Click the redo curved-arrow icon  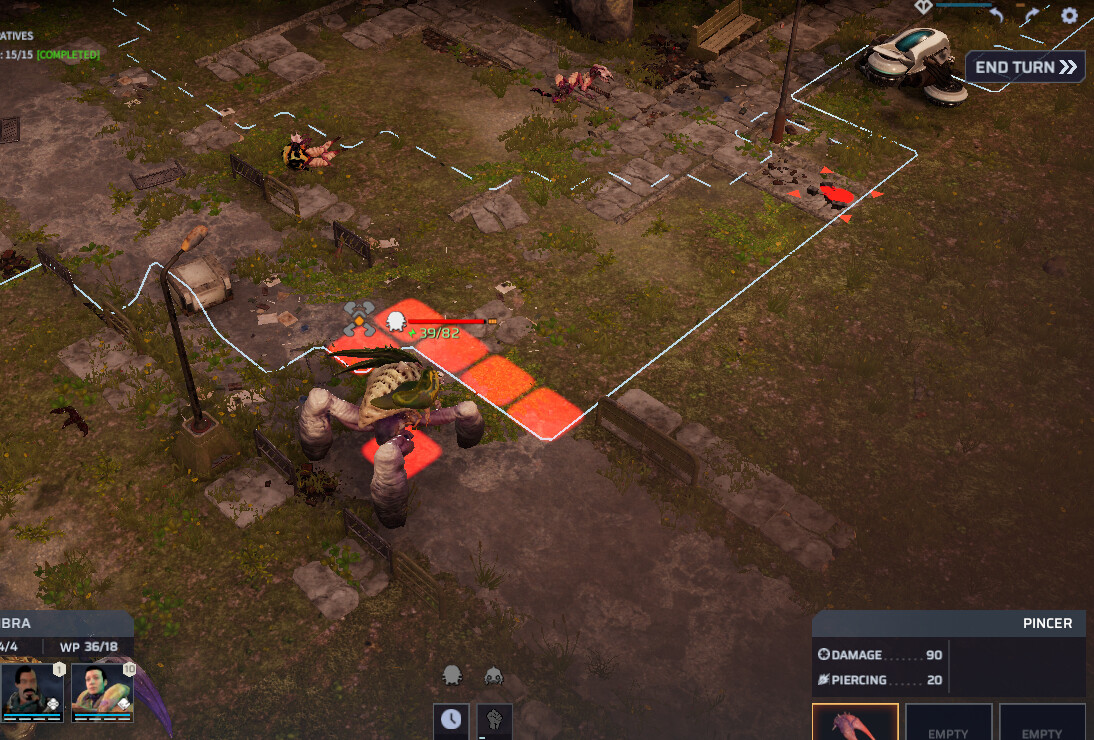1031,15
